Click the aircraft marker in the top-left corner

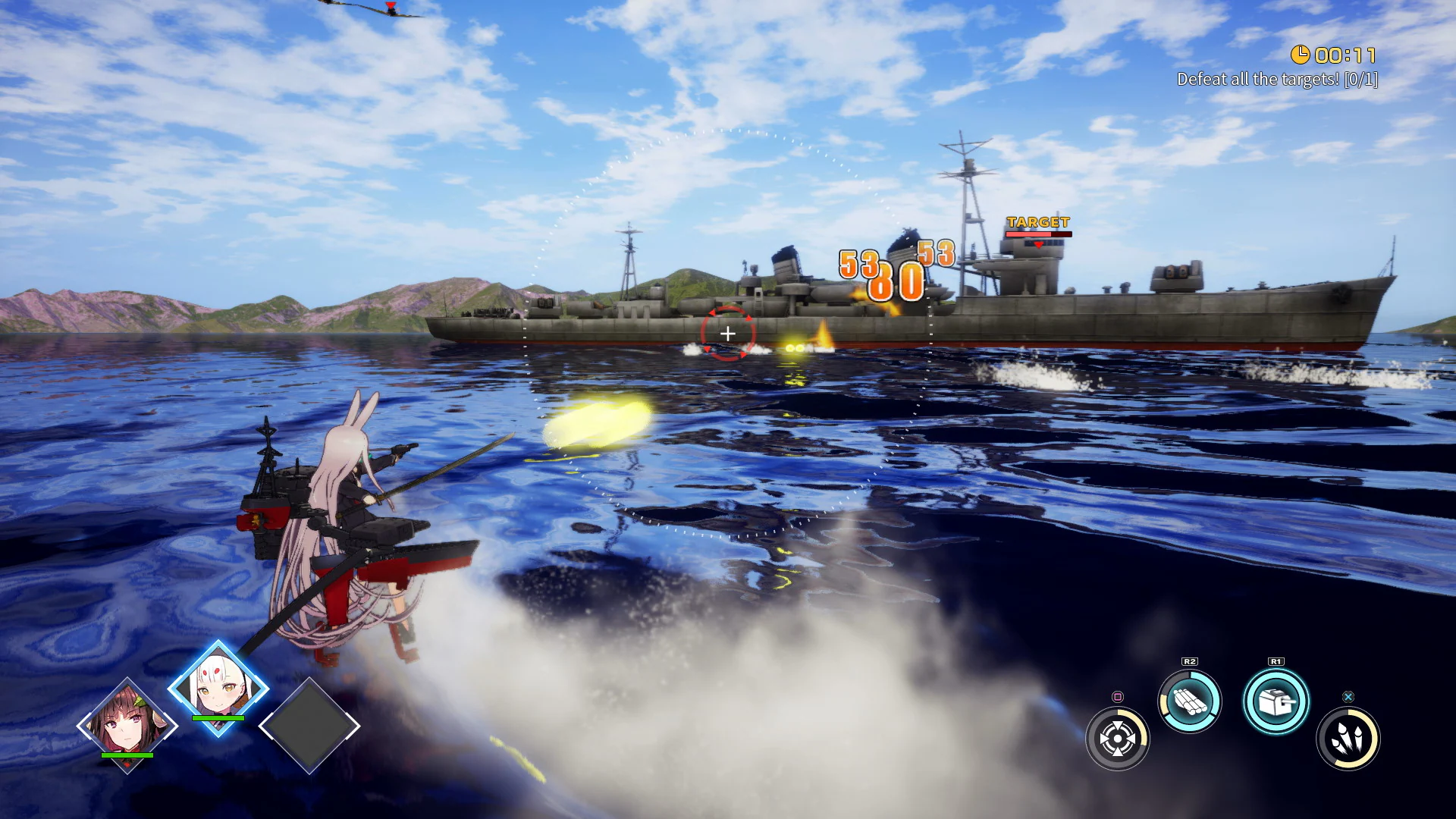click(x=389, y=8)
